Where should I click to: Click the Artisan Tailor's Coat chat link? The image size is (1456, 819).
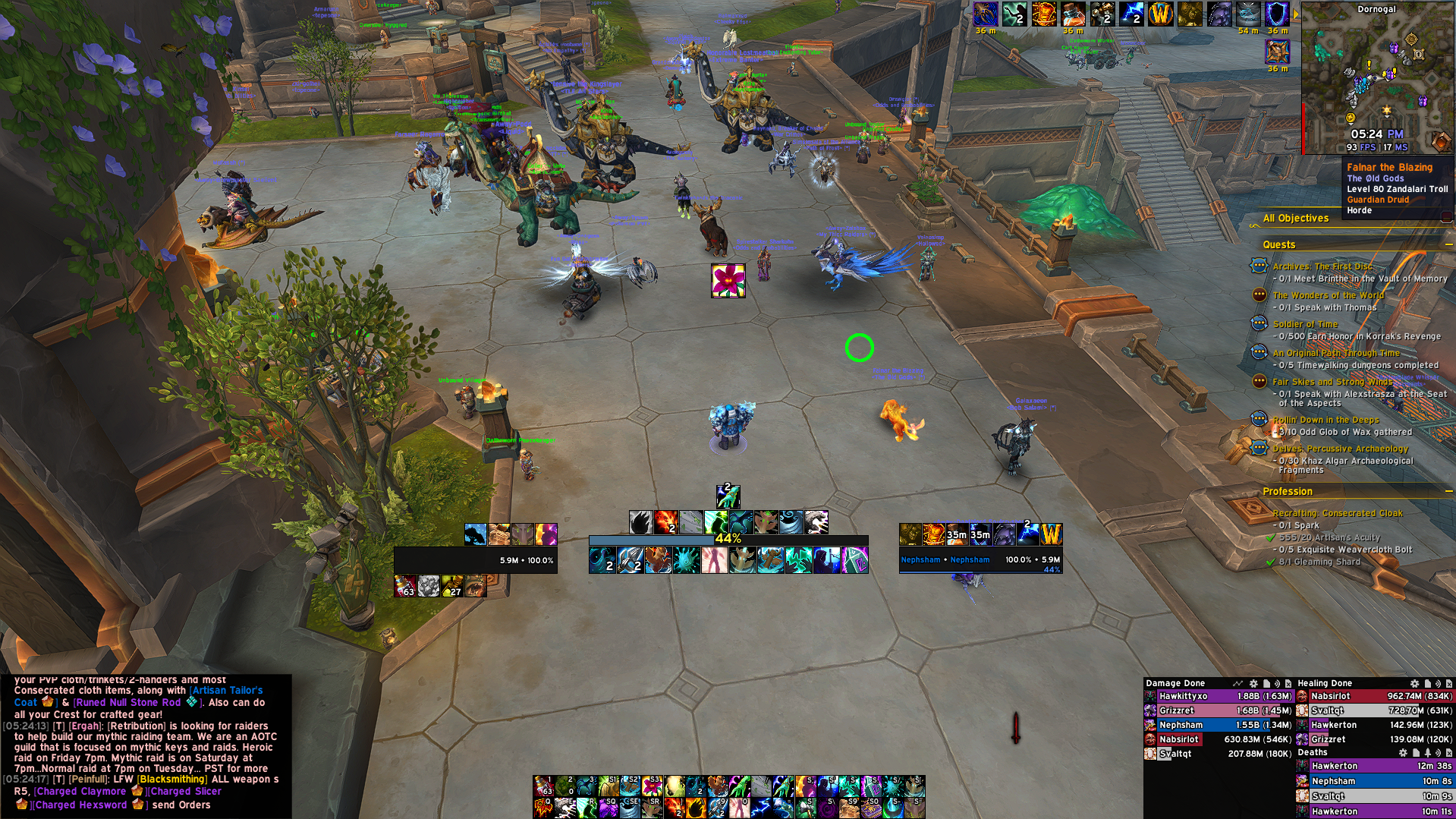226,691
